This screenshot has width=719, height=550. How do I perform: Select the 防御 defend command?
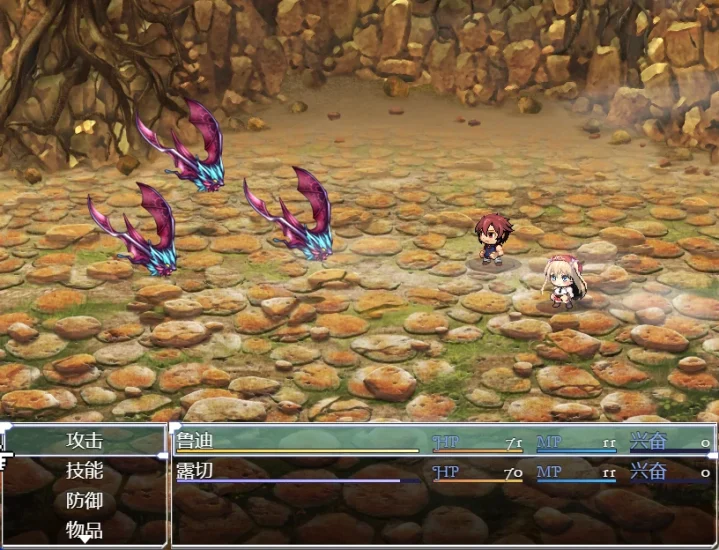coord(85,500)
